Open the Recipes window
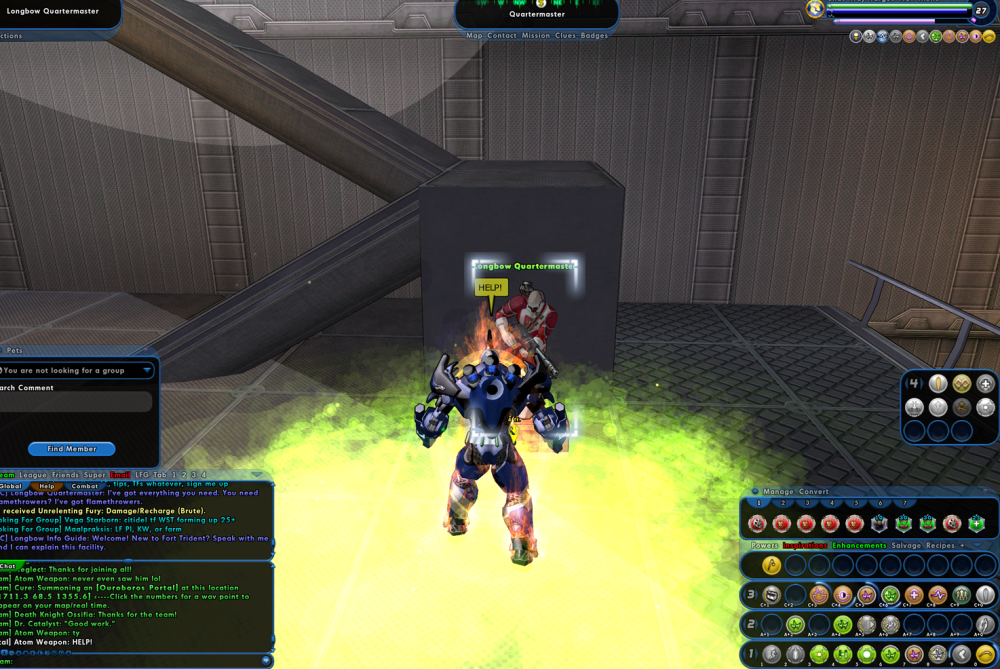 [941, 546]
